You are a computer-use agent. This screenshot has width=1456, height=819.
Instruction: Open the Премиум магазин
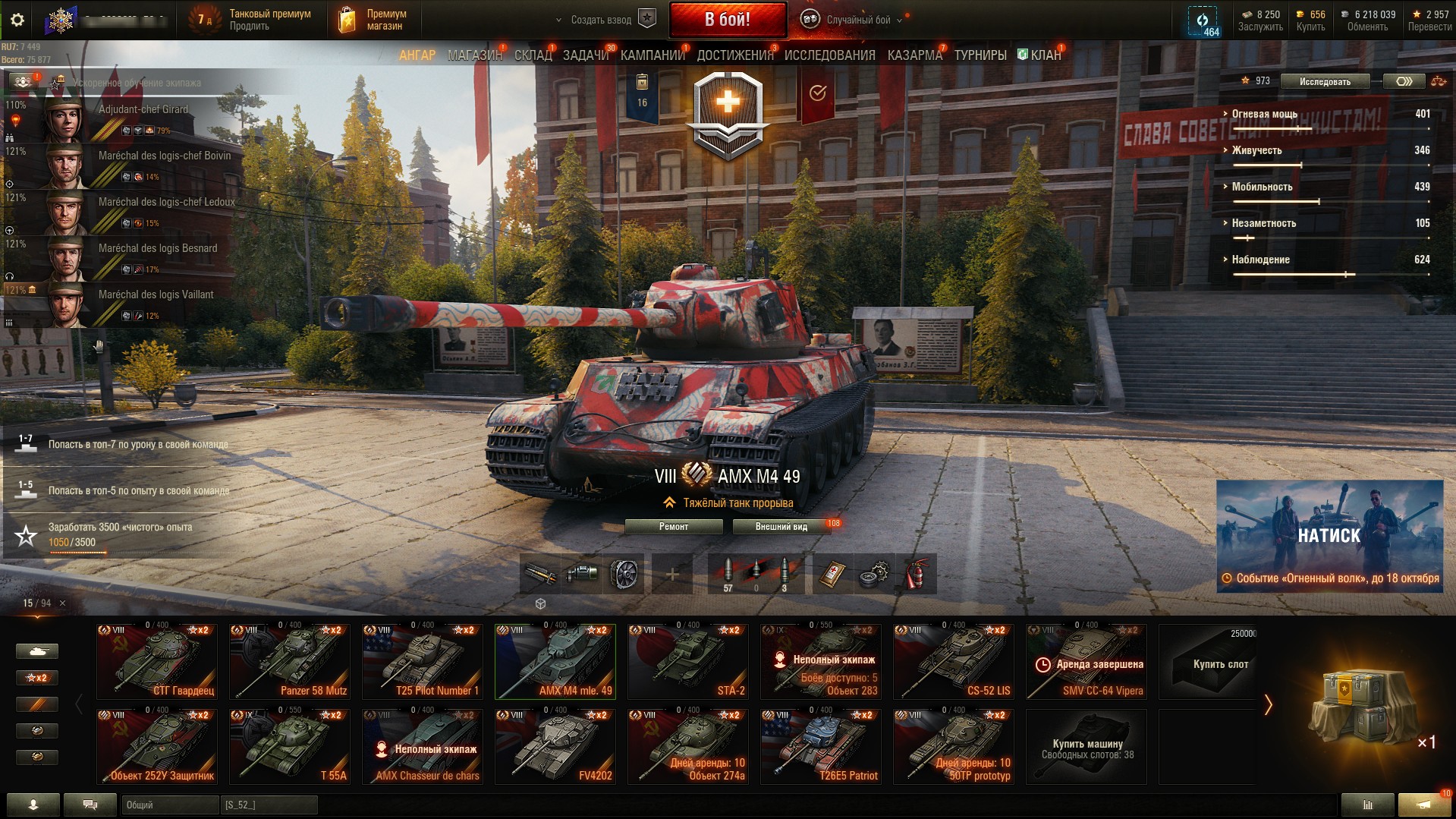(372, 20)
